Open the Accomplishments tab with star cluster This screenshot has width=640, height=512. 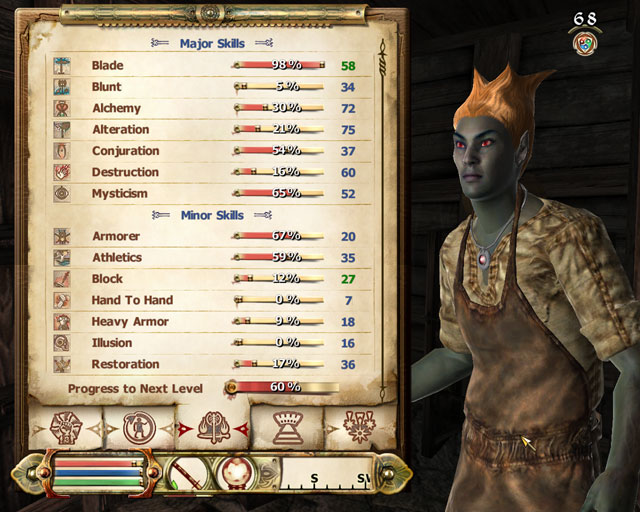tap(358, 428)
